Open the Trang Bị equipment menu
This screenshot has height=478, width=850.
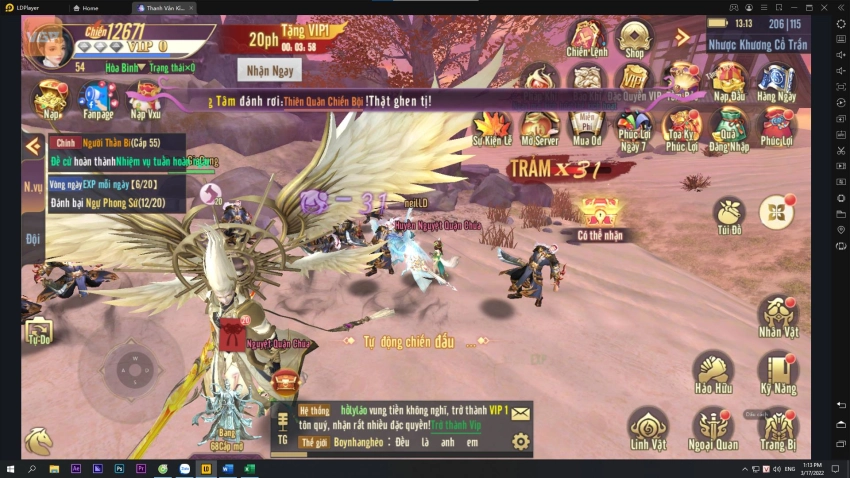pyautogui.click(x=777, y=427)
